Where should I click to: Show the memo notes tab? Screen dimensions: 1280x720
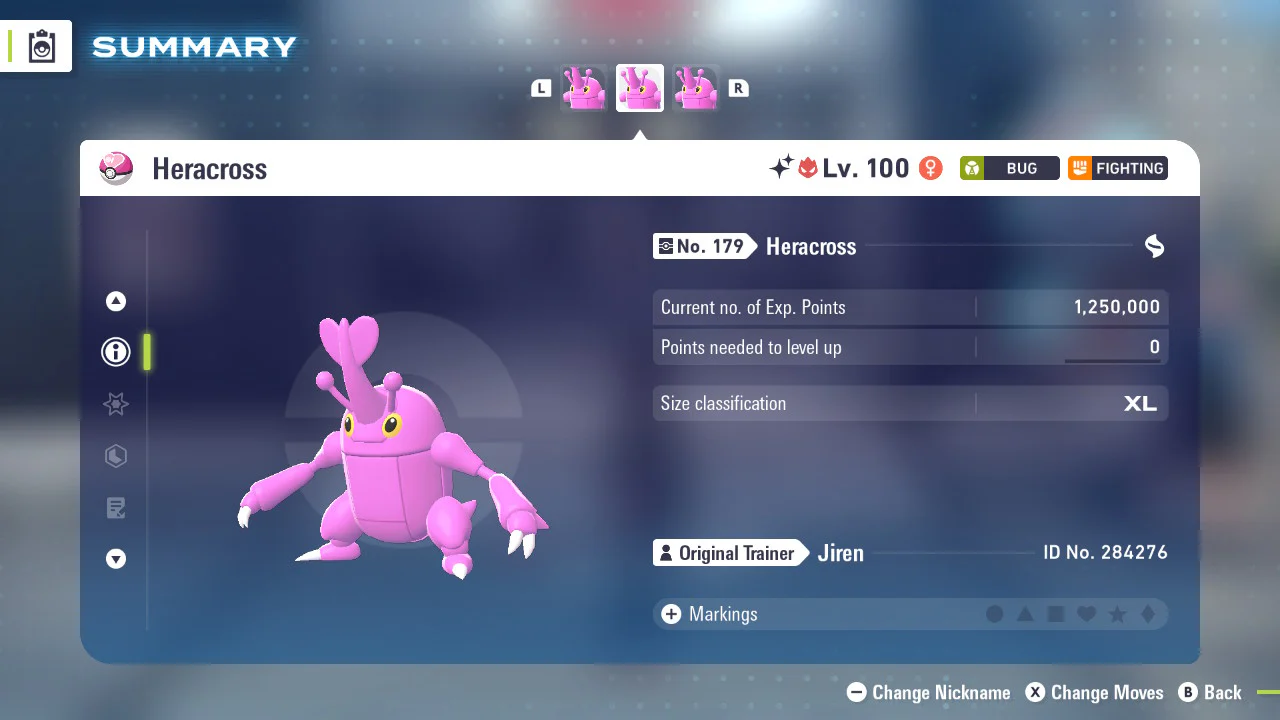click(x=116, y=508)
